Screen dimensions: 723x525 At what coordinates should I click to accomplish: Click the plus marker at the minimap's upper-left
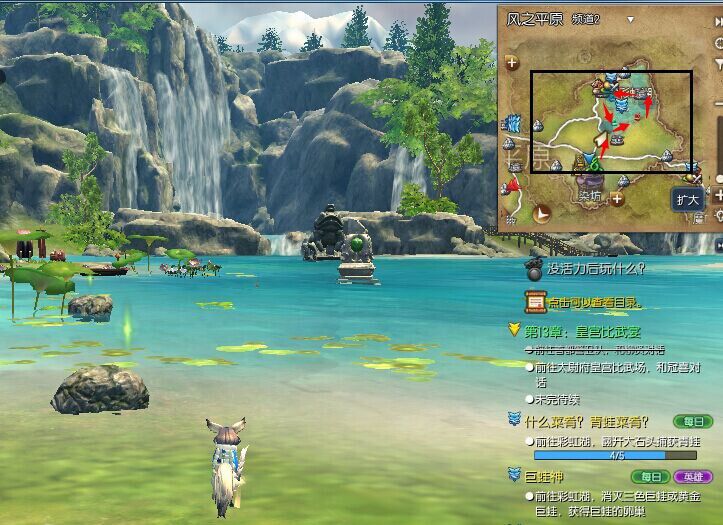click(513, 62)
